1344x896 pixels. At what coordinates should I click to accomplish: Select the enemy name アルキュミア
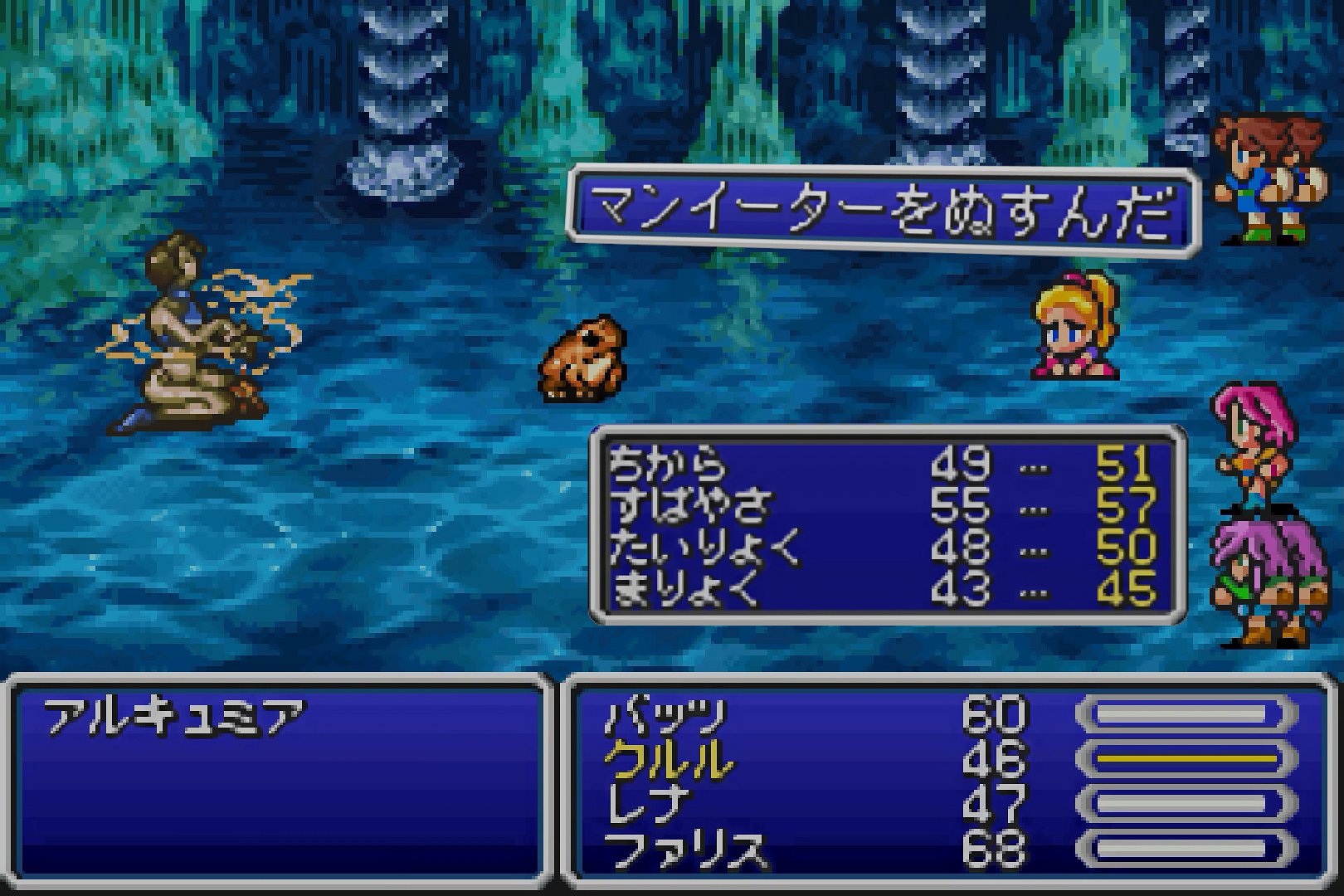point(175,718)
